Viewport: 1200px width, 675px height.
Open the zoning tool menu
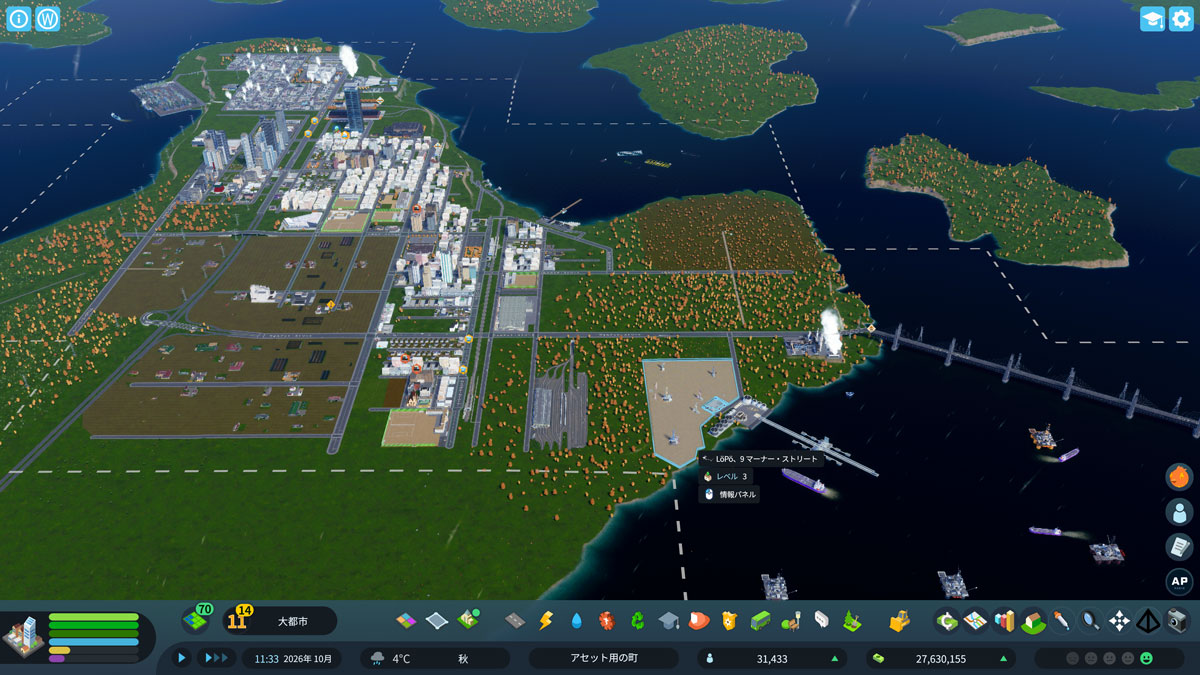[x=406, y=621]
